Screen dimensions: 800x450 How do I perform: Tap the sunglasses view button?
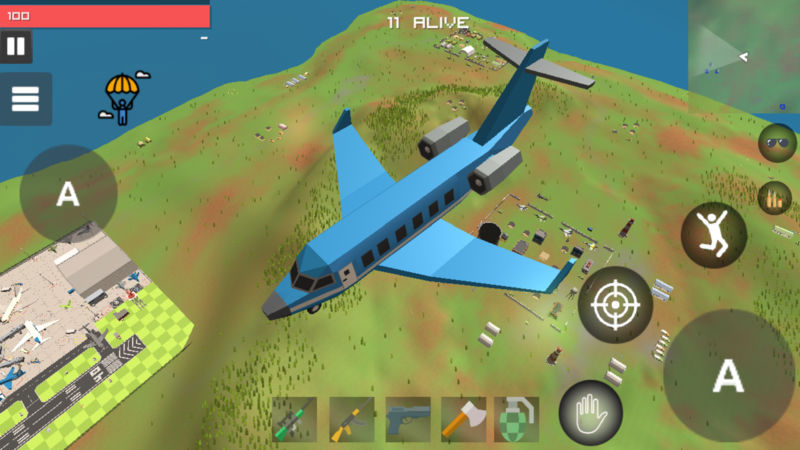(777, 143)
